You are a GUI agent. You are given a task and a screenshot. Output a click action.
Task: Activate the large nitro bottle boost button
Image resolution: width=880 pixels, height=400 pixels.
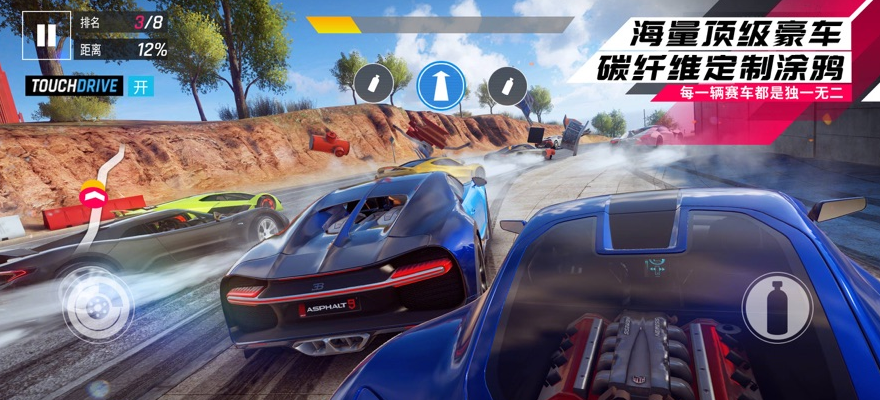tap(777, 307)
